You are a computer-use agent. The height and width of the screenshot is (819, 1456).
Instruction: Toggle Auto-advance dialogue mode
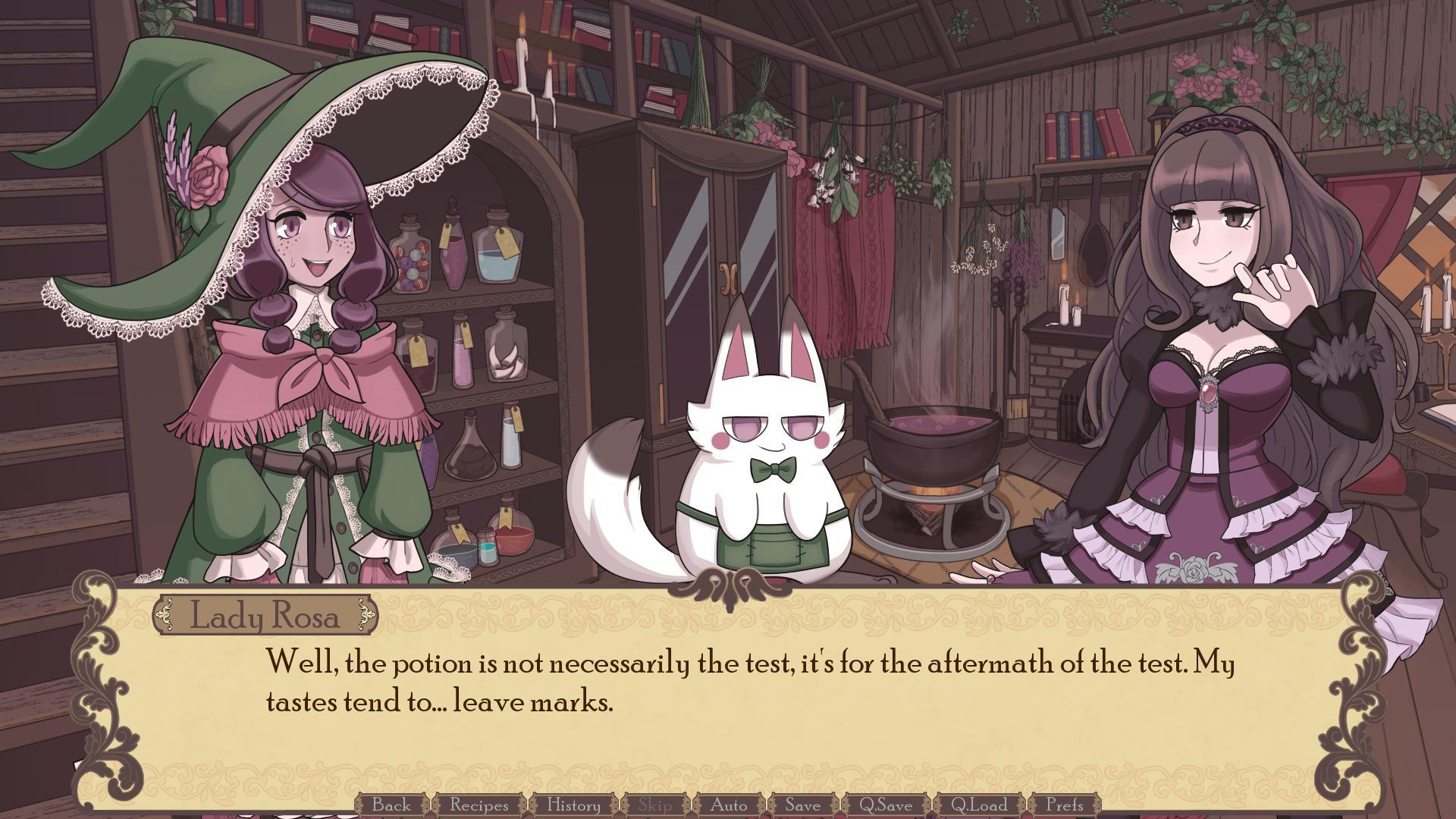pyautogui.click(x=730, y=806)
